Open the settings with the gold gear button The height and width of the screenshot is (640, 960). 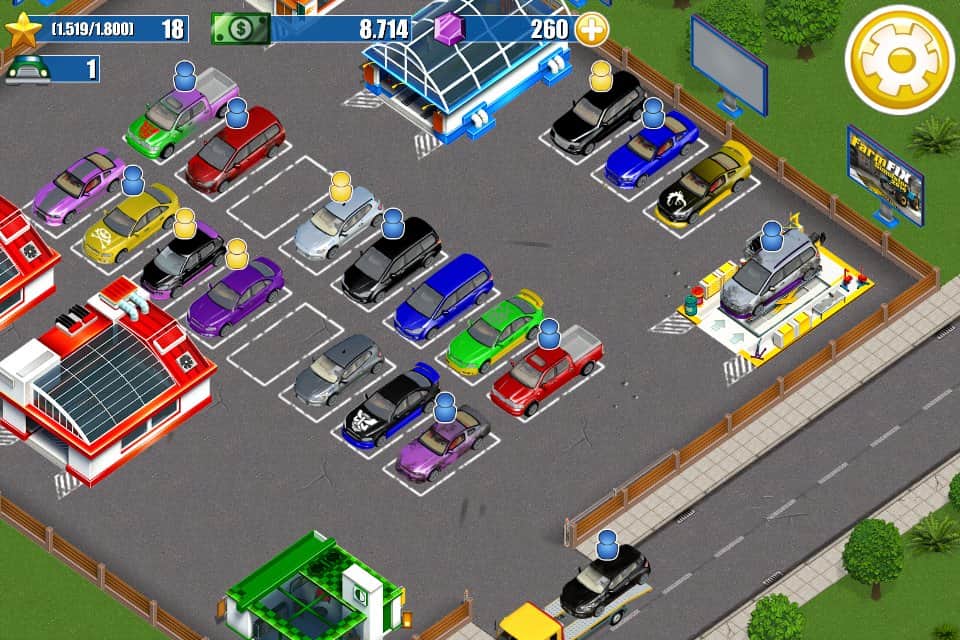[x=899, y=60]
